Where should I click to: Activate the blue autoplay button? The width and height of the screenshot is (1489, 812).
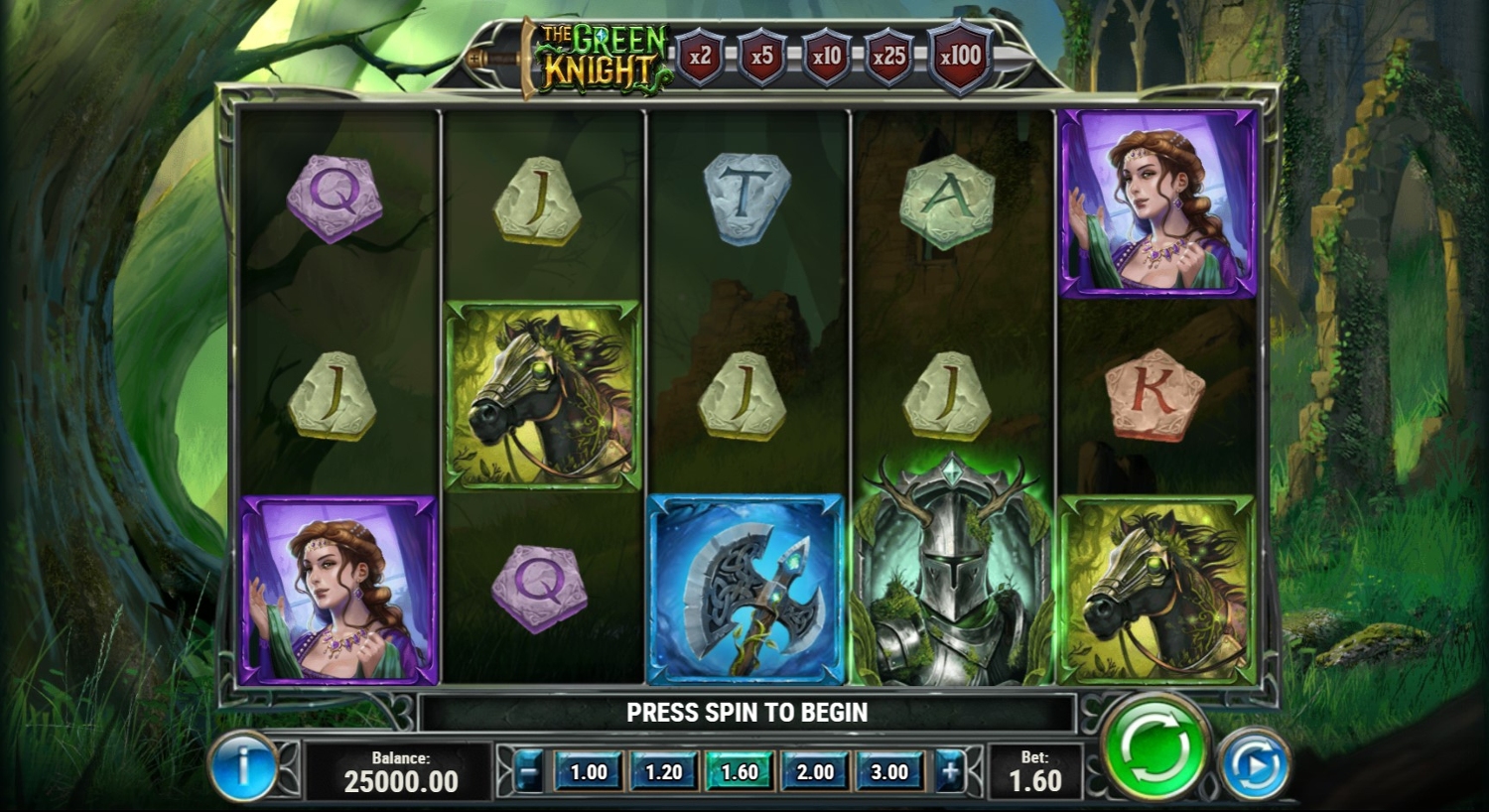1254,764
